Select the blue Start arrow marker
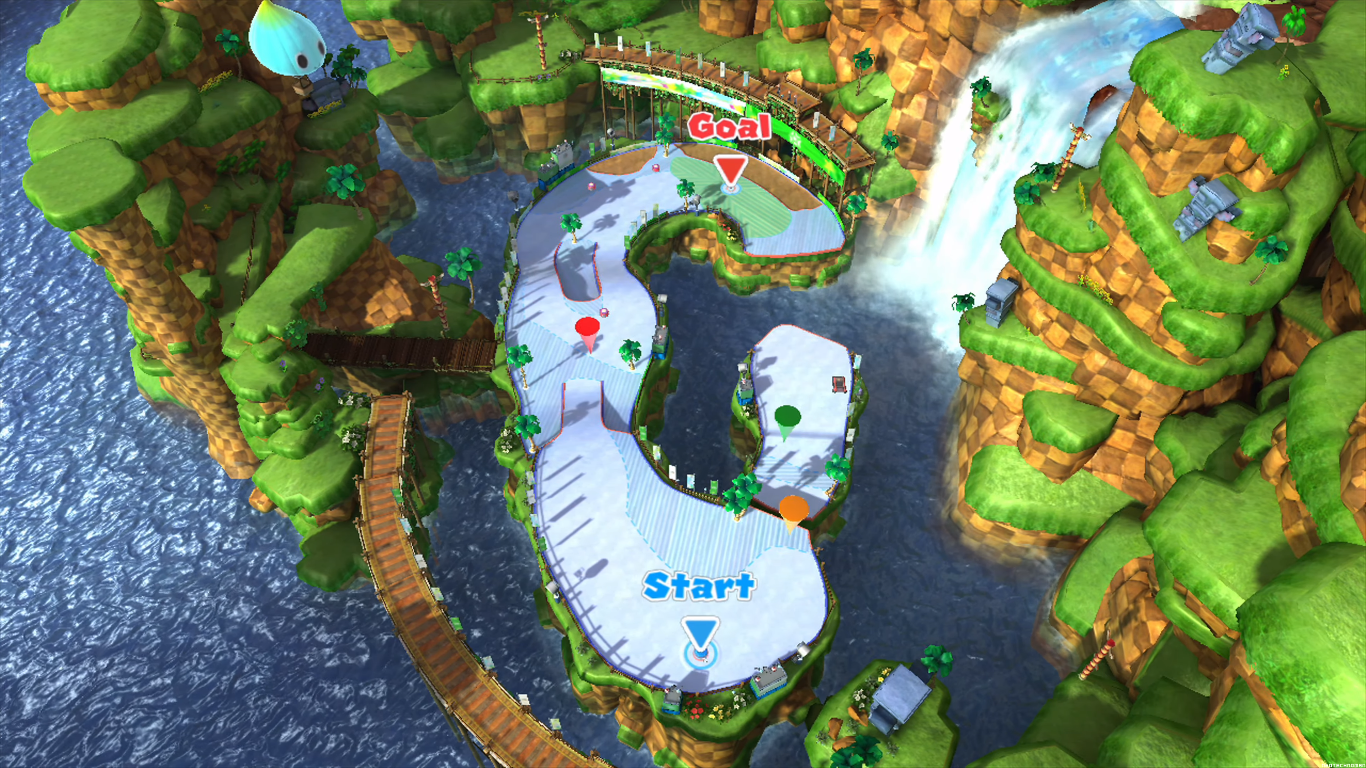 tap(700, 634)
